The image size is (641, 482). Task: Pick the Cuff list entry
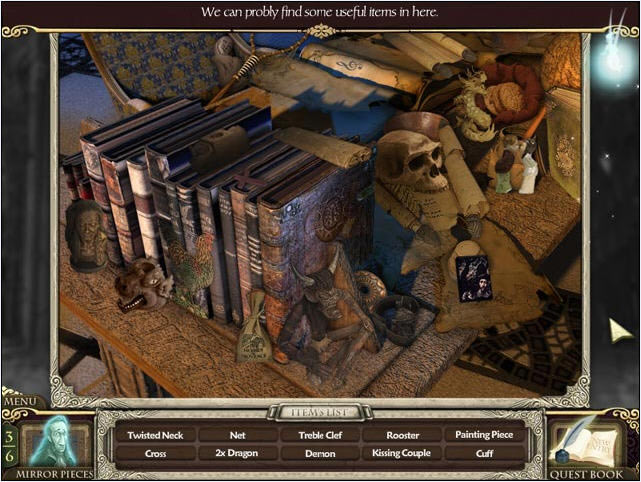[x=485, y=453]
